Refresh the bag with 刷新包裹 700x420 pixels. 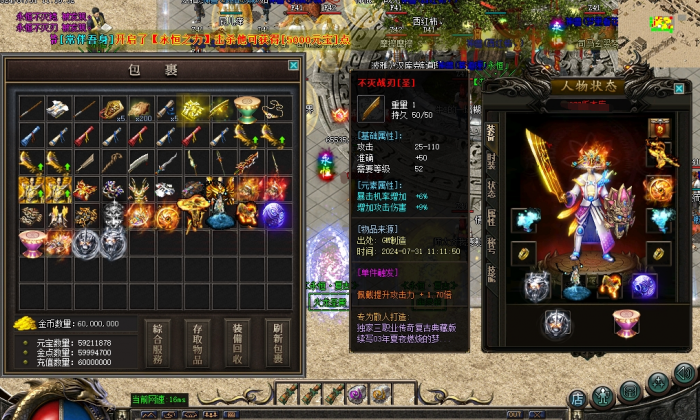(x=279, y=342)
